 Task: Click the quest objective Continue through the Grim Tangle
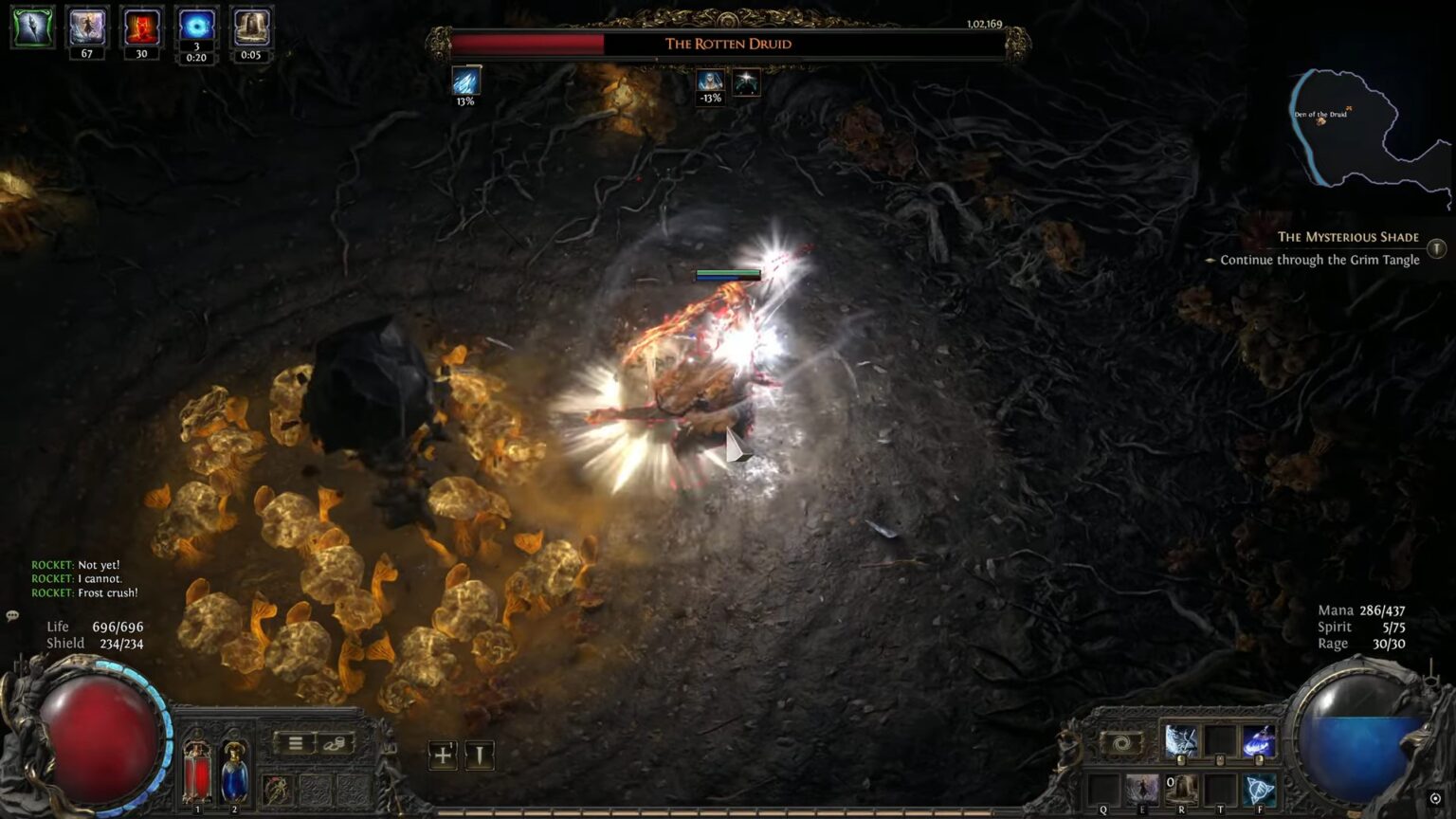pyautogui.click(x=1319, y=259)
